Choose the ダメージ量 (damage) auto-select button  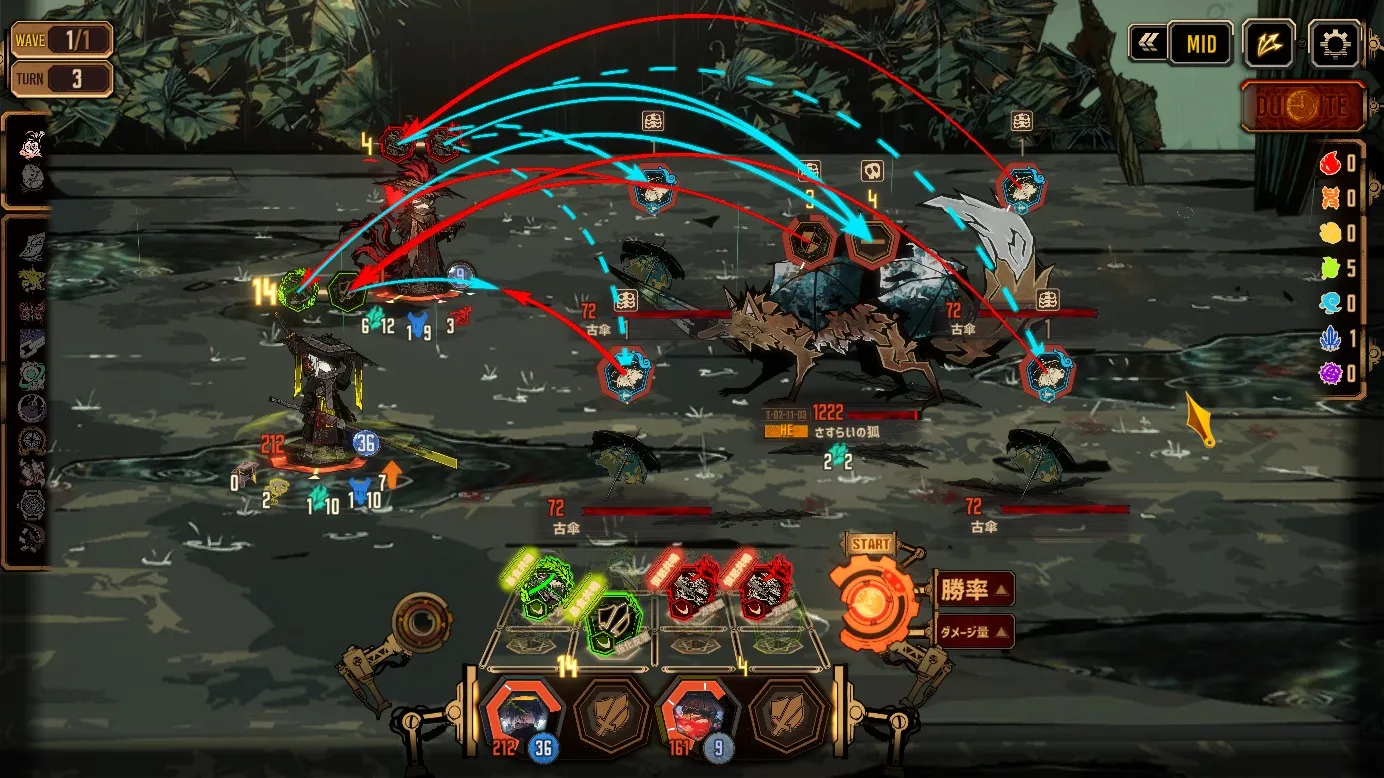pyautogui.click(x=975, y=631)
